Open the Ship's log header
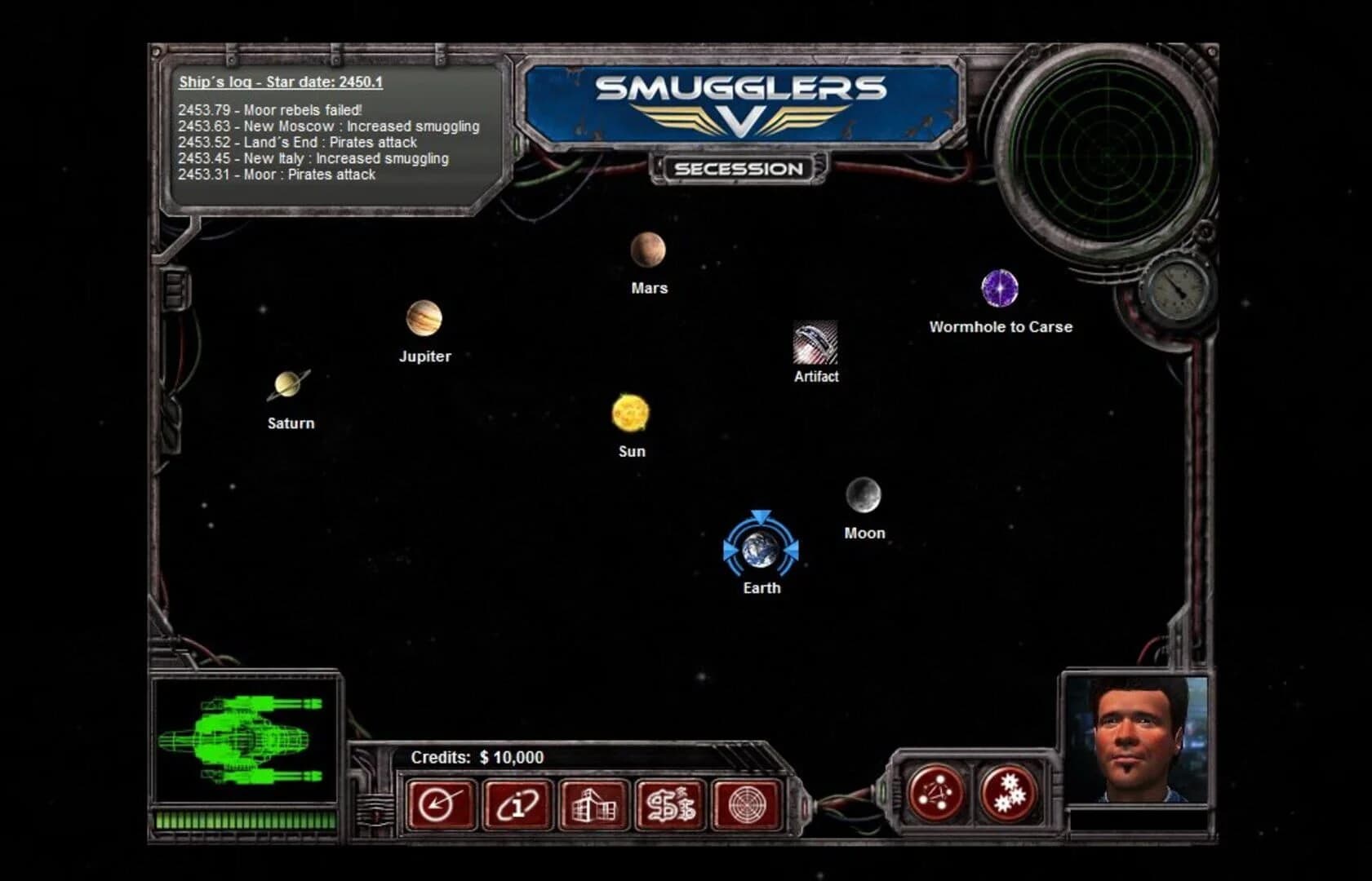Viewport: 1372px width, 881px height. [x=278, y=82]
